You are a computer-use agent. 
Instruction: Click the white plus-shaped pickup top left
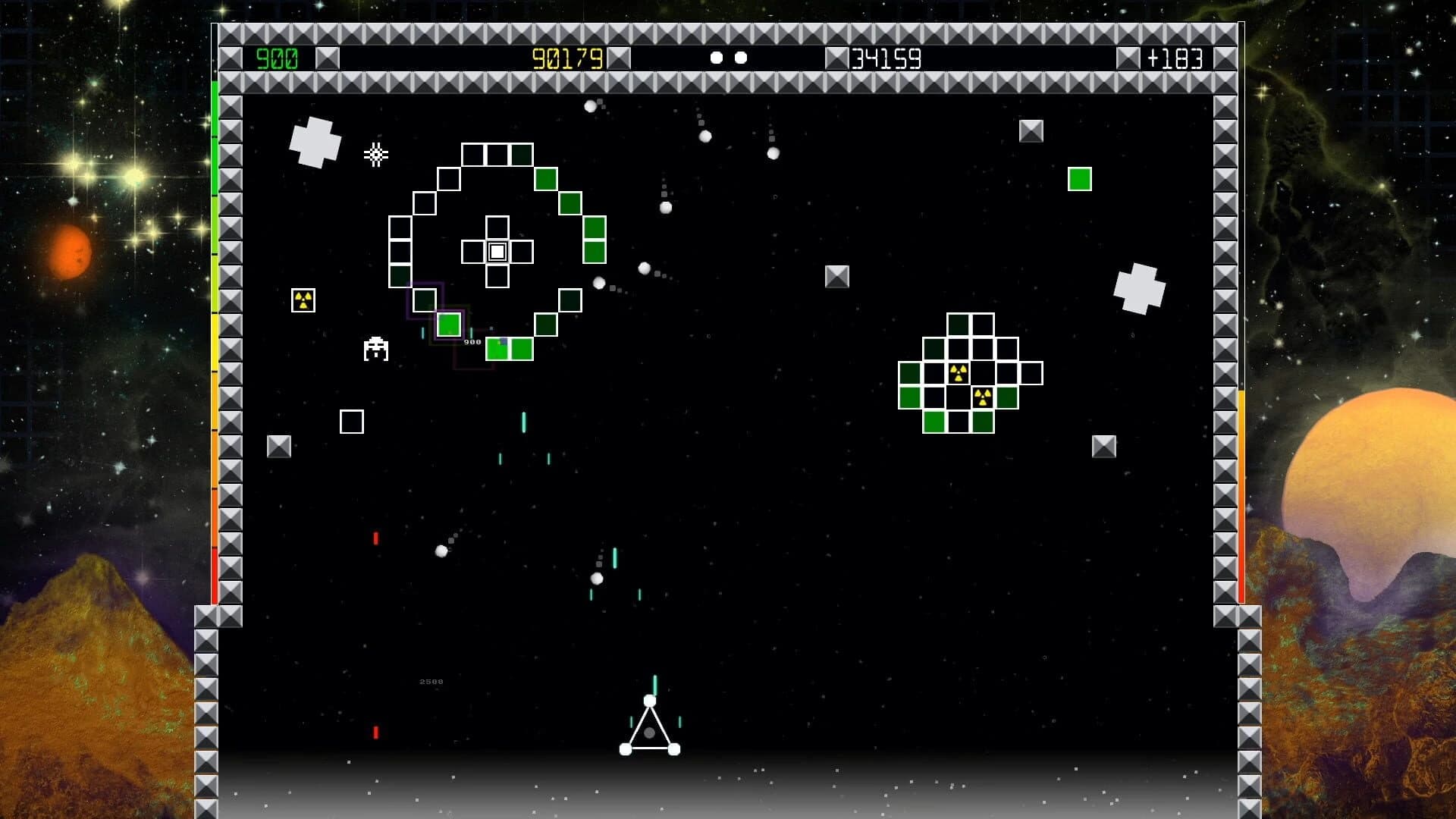315,143
